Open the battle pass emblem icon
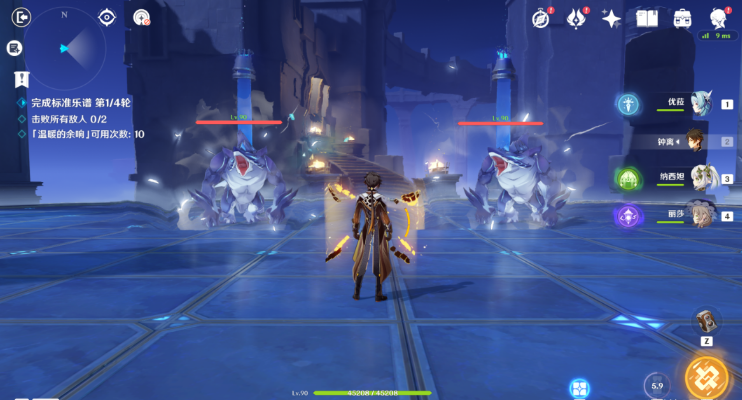The image size is (742, 400). (577, 18)
